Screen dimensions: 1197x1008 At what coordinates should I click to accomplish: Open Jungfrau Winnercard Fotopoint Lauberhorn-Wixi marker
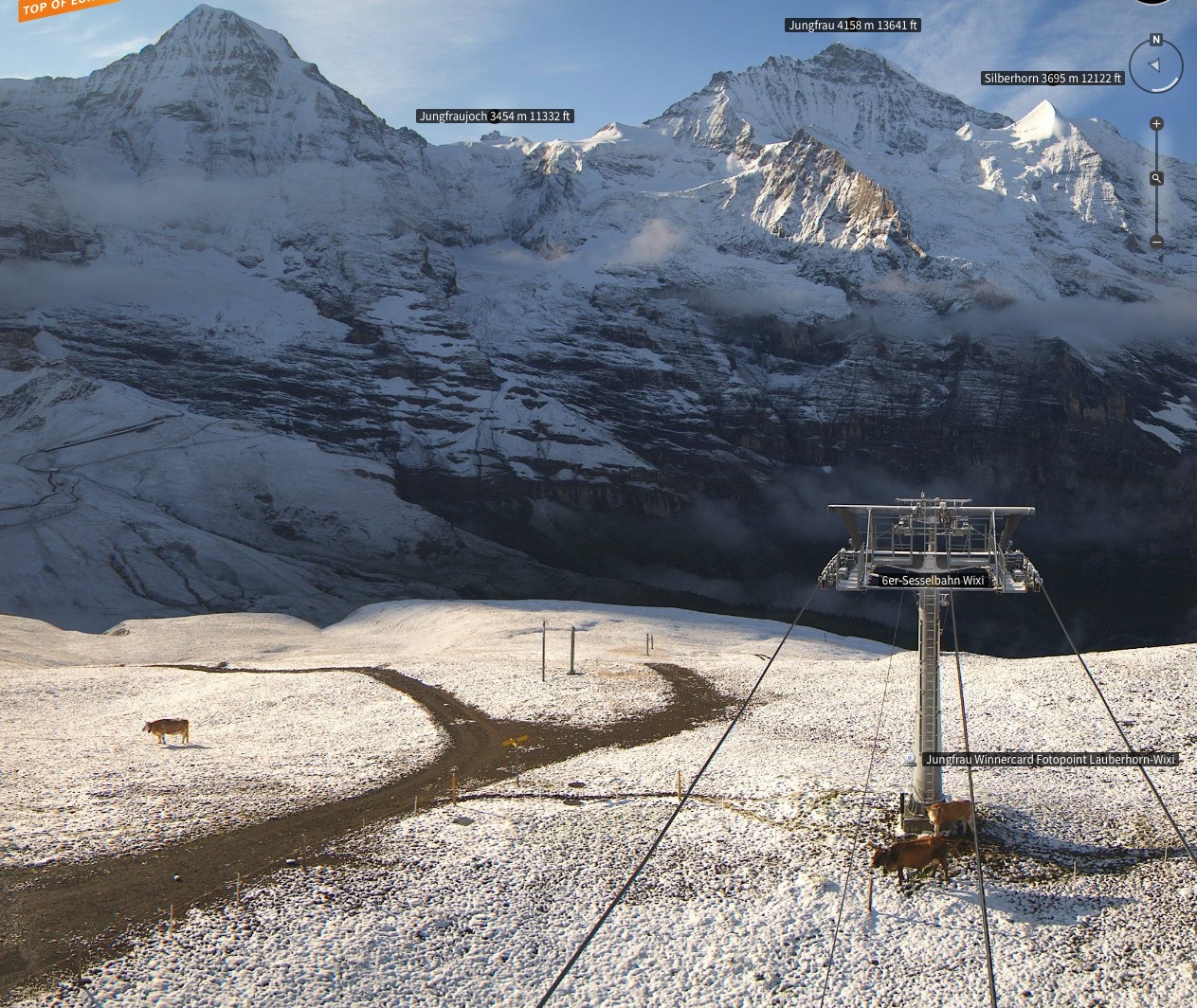pos(1049,760)
